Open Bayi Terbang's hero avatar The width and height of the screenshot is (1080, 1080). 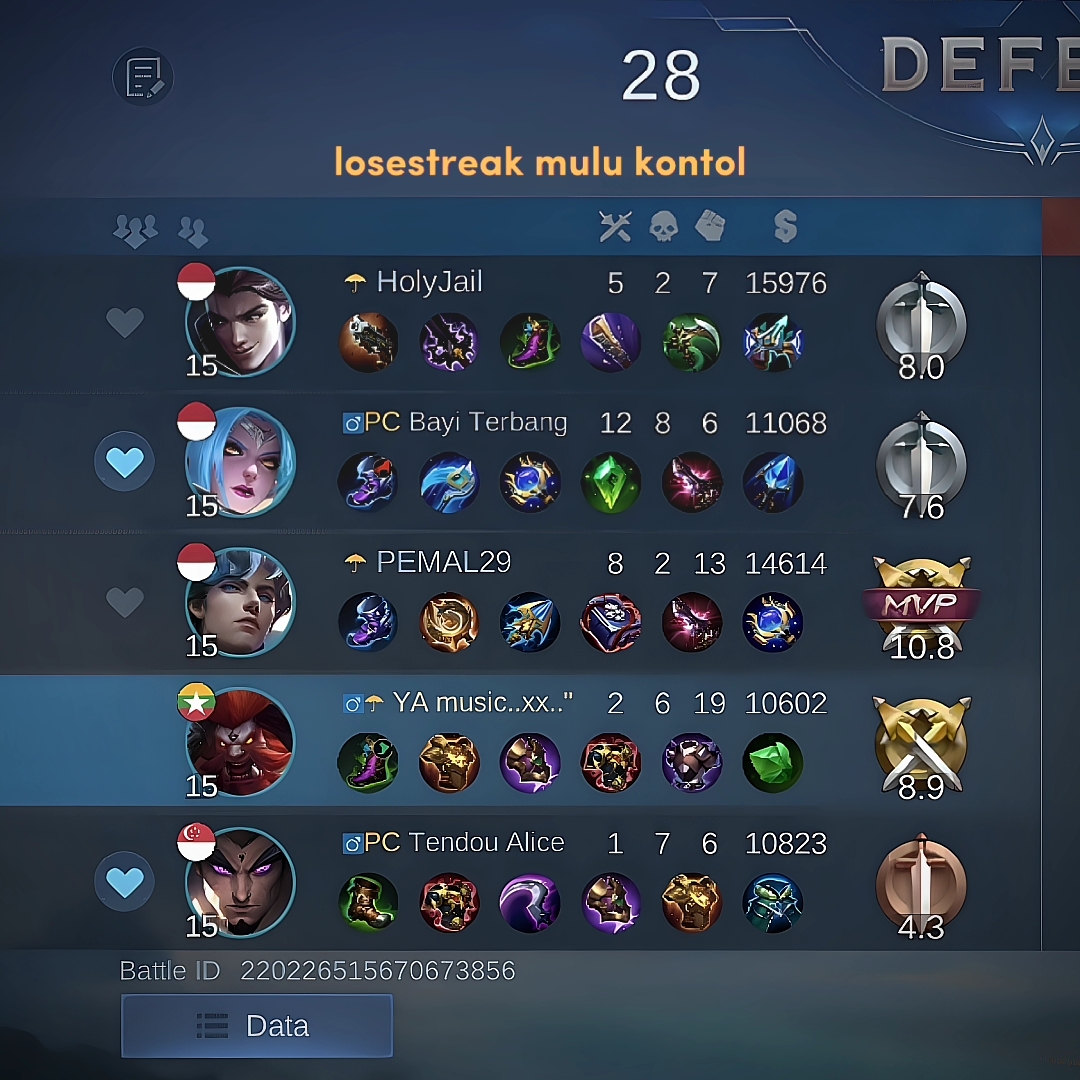coord(240,463)
